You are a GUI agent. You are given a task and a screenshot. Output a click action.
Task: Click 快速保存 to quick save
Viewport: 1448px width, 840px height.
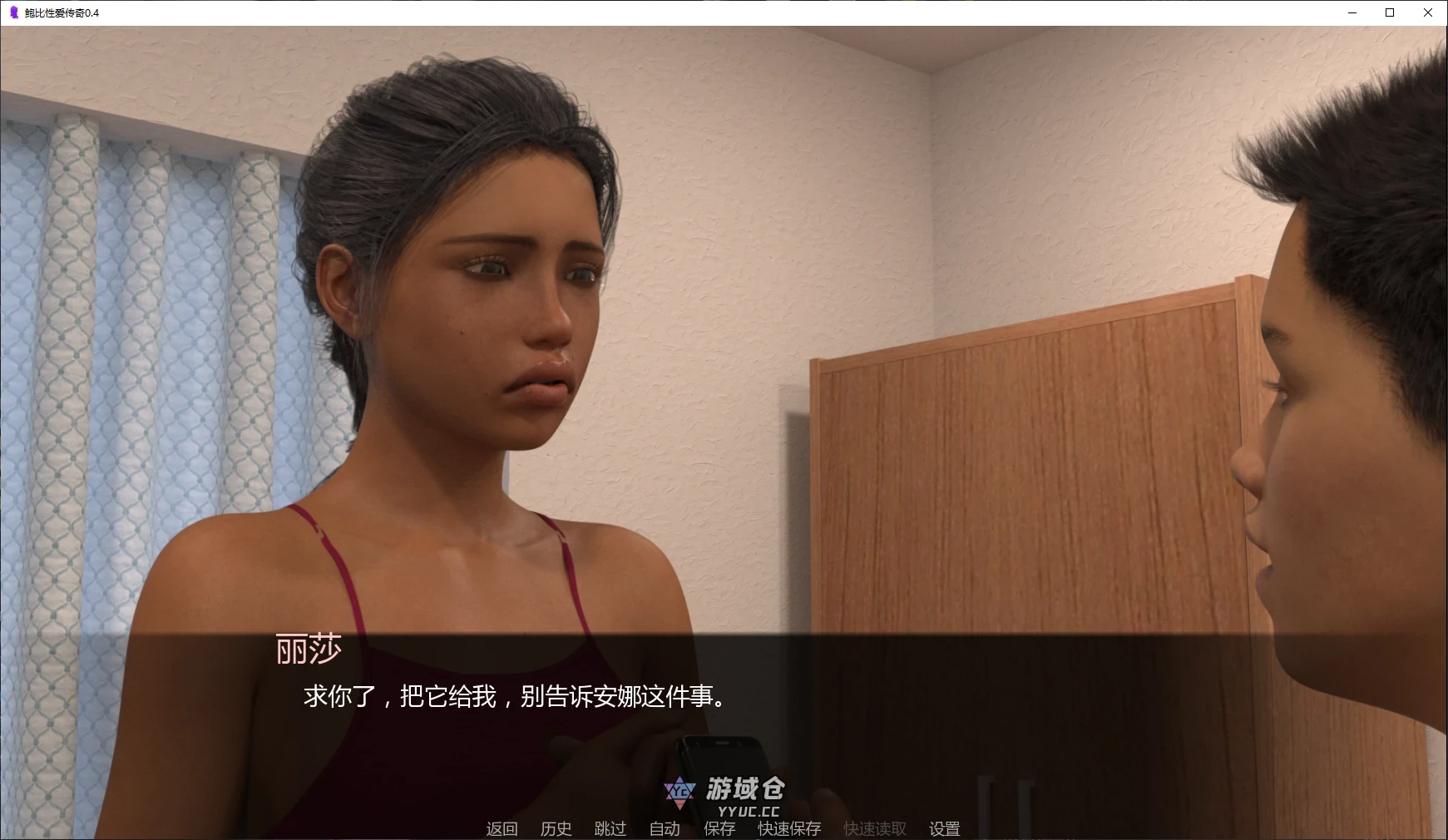click(787, 828)
